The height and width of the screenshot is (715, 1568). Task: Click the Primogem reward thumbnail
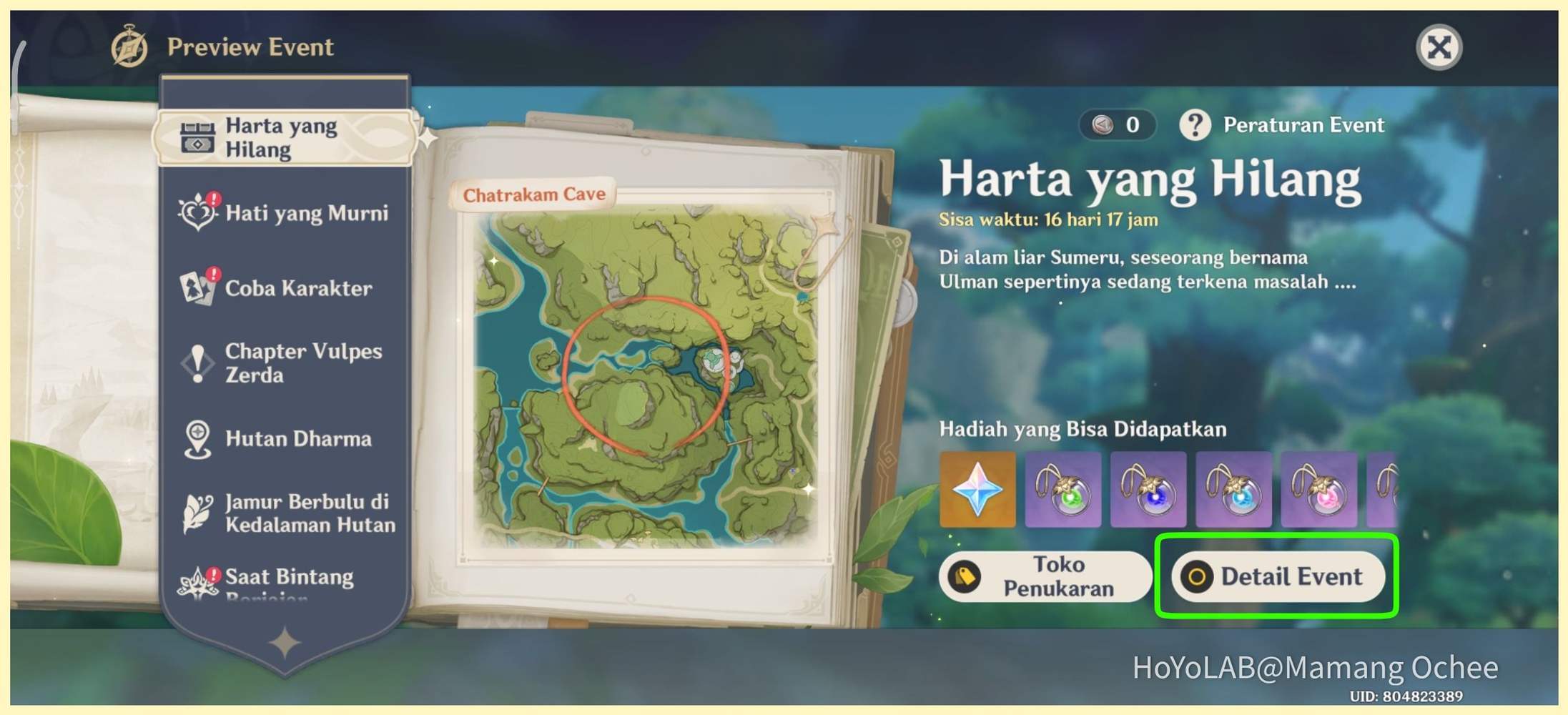(x=977, y=490)
